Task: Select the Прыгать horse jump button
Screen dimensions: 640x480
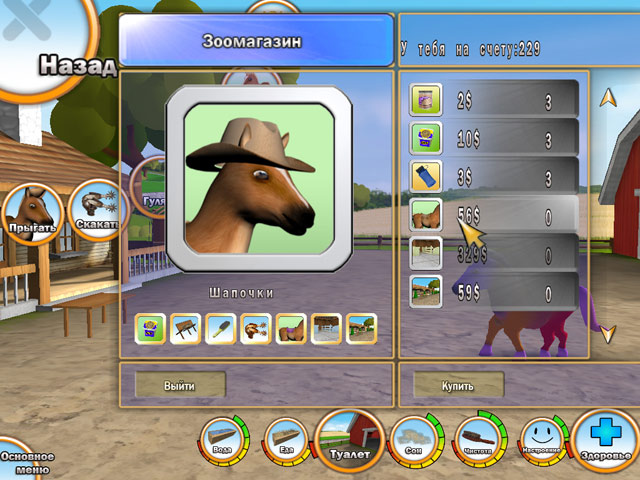Action: [x=28, y=212]
